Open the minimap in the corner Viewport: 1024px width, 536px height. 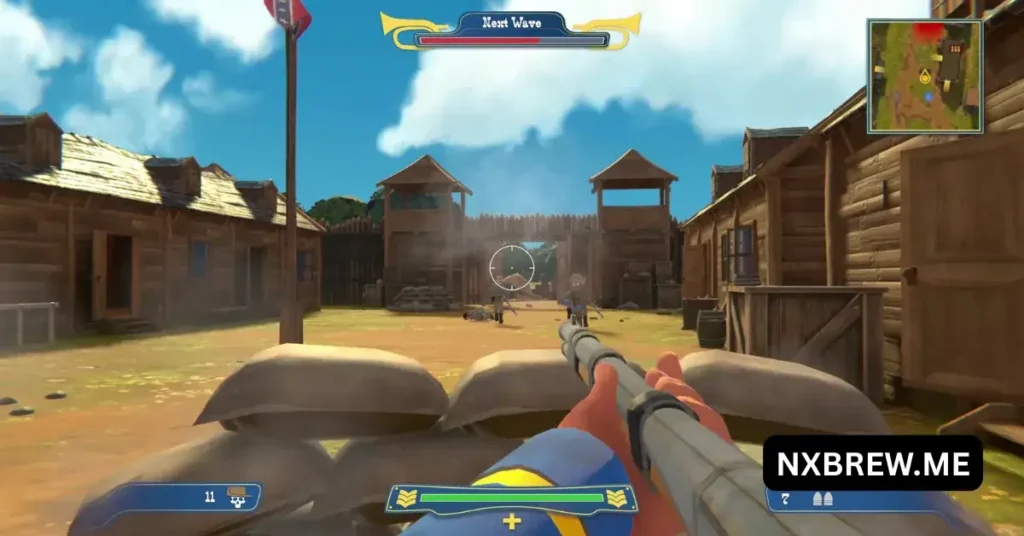pos(925,76)
